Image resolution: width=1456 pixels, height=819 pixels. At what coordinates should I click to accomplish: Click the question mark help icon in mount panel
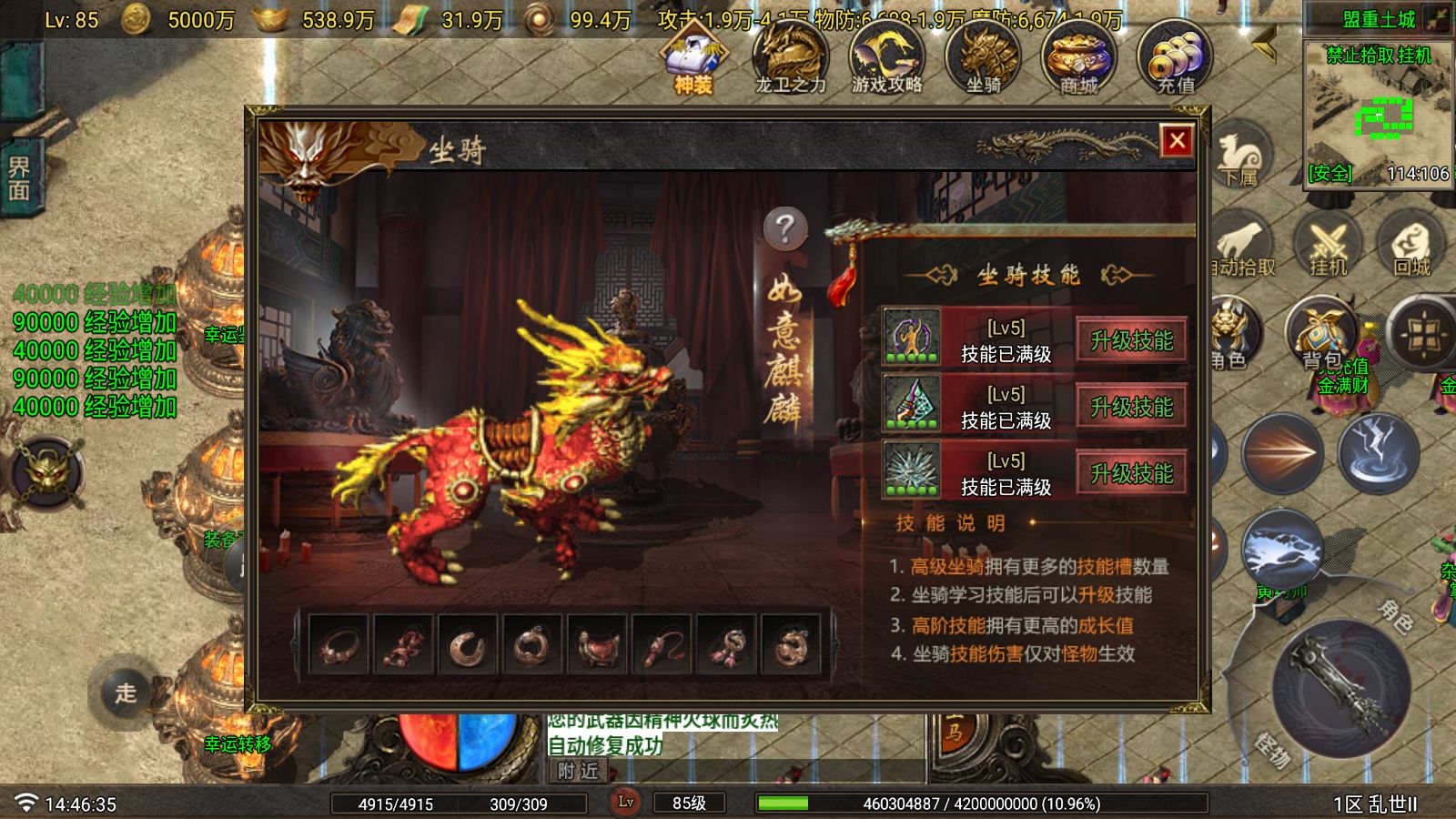(784, 227)
